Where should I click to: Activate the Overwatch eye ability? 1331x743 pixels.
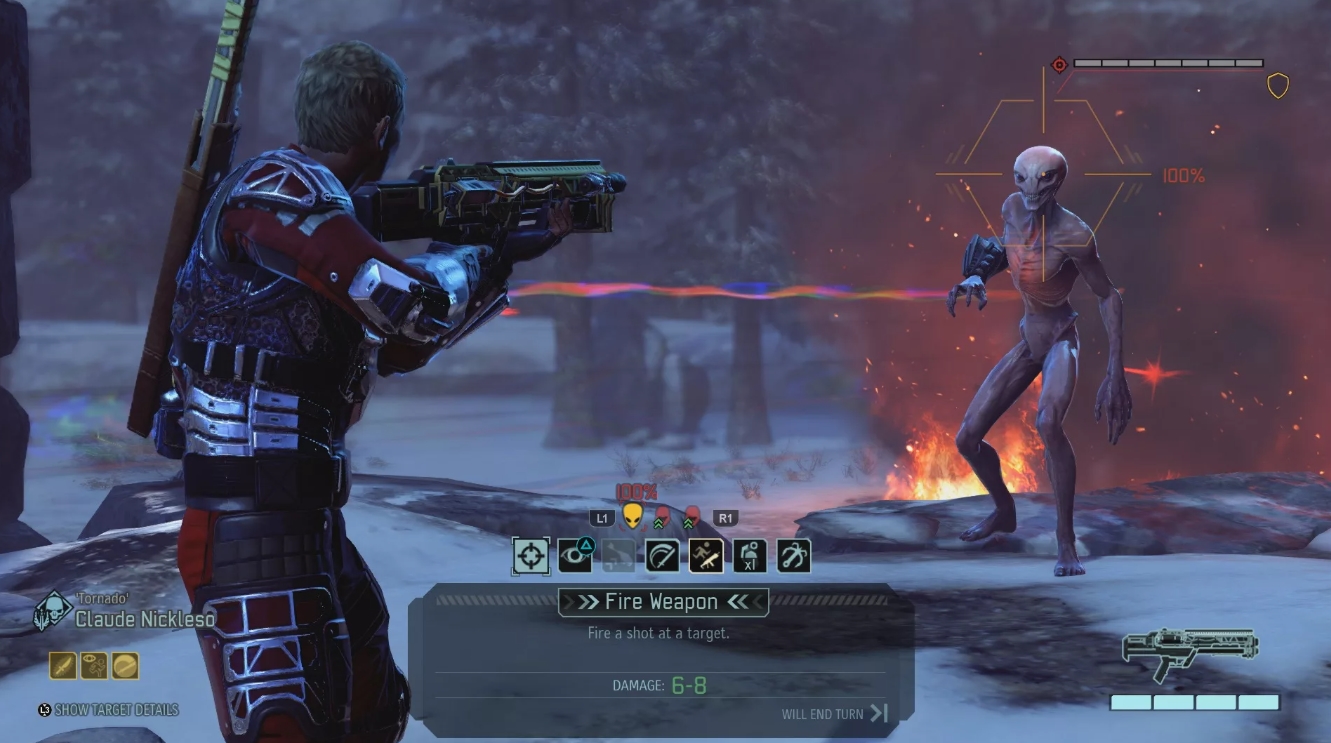pyautogui.click(x=574, y=555)
